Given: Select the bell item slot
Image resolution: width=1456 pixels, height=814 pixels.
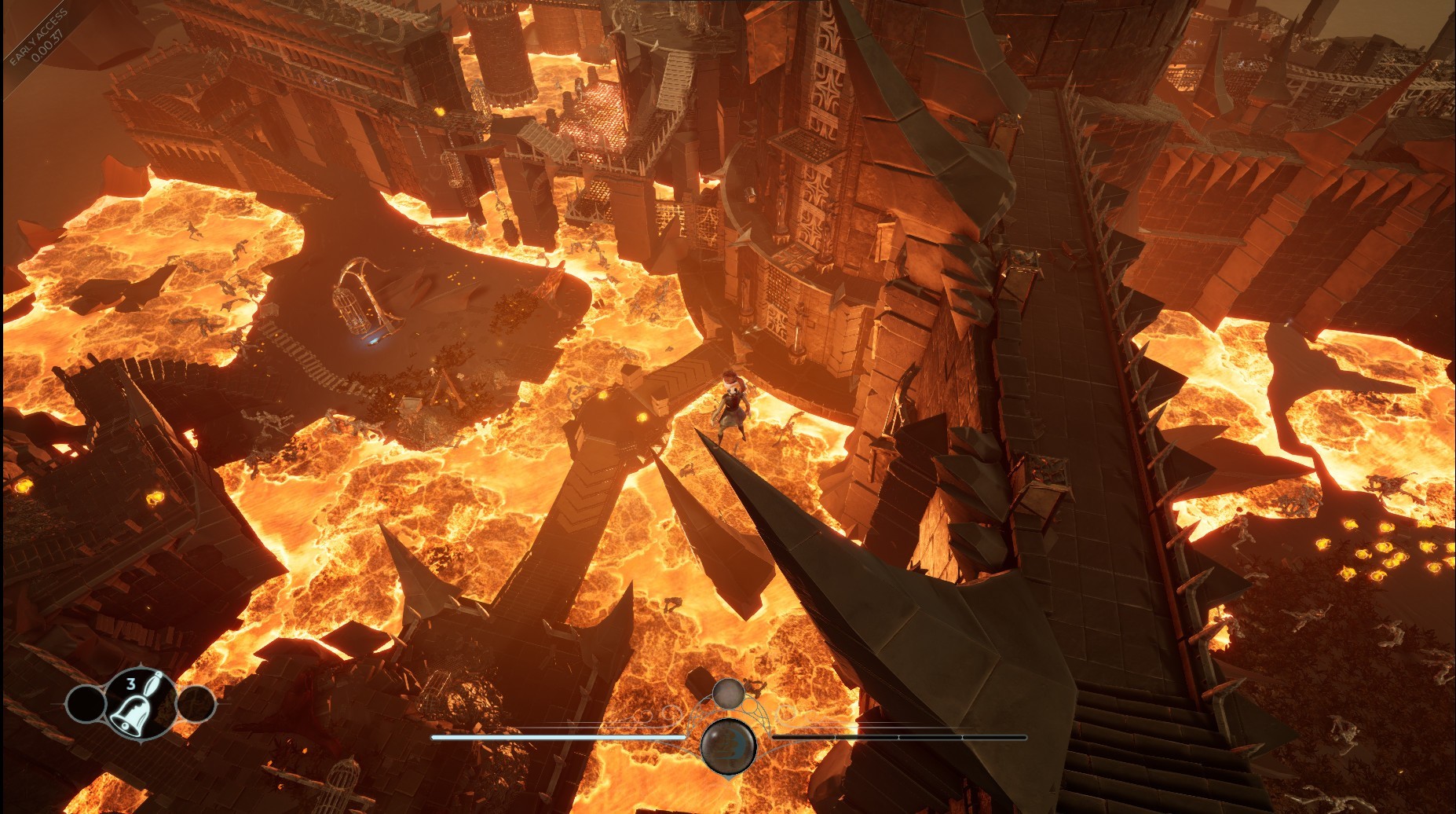Looking at the screenshot, I should click(140, 704).
